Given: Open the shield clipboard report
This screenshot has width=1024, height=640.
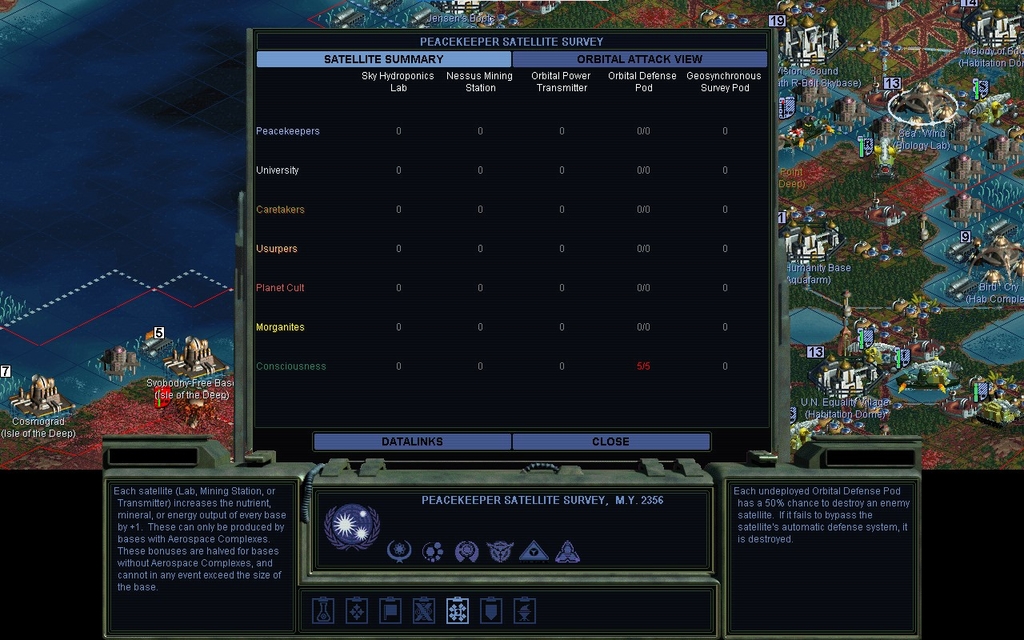Looking at the screenshot, I should click(x=491, y=610).
